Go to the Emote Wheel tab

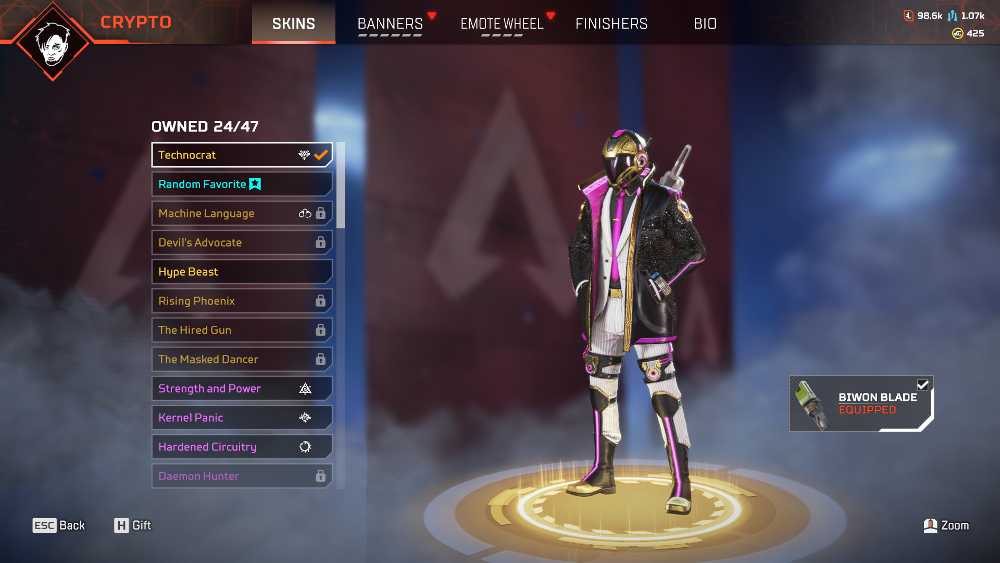click(502, 24)
